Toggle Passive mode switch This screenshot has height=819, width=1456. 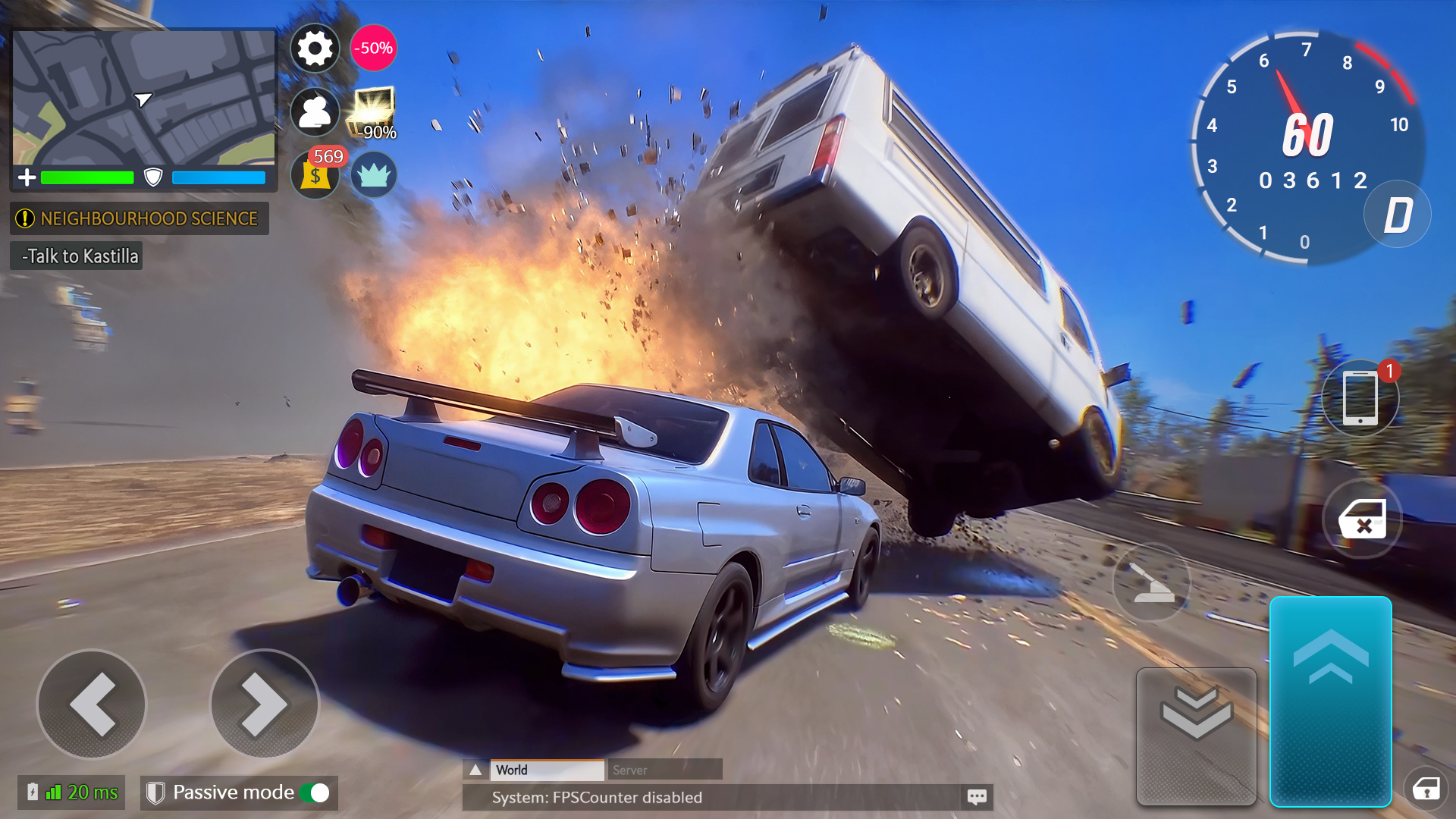[315, 792]
